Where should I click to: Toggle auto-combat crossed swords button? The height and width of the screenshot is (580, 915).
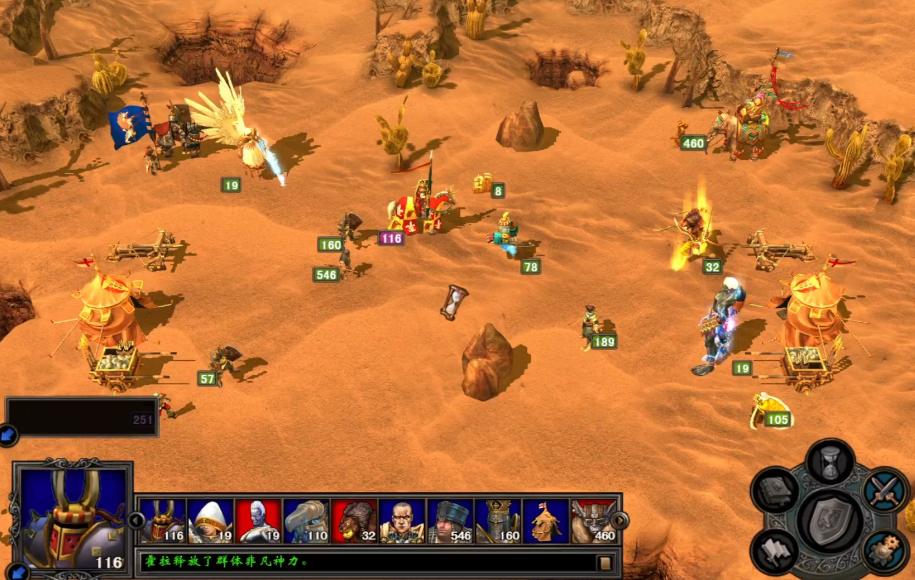(x=884, y=490)
